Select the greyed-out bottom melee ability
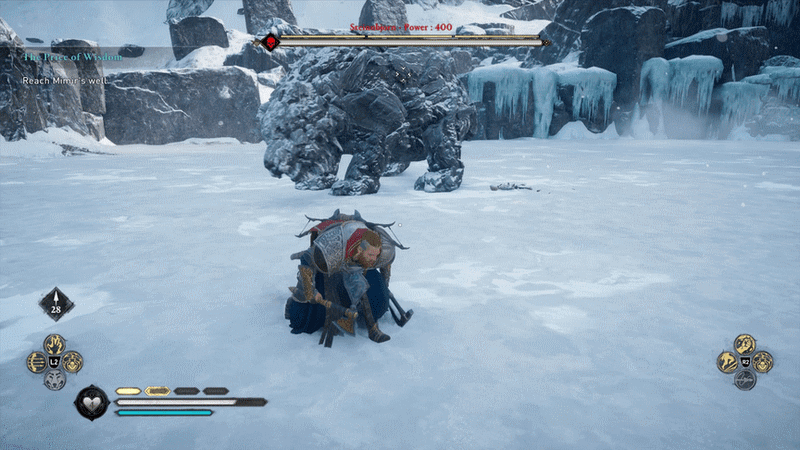 [x=745, y=380]
